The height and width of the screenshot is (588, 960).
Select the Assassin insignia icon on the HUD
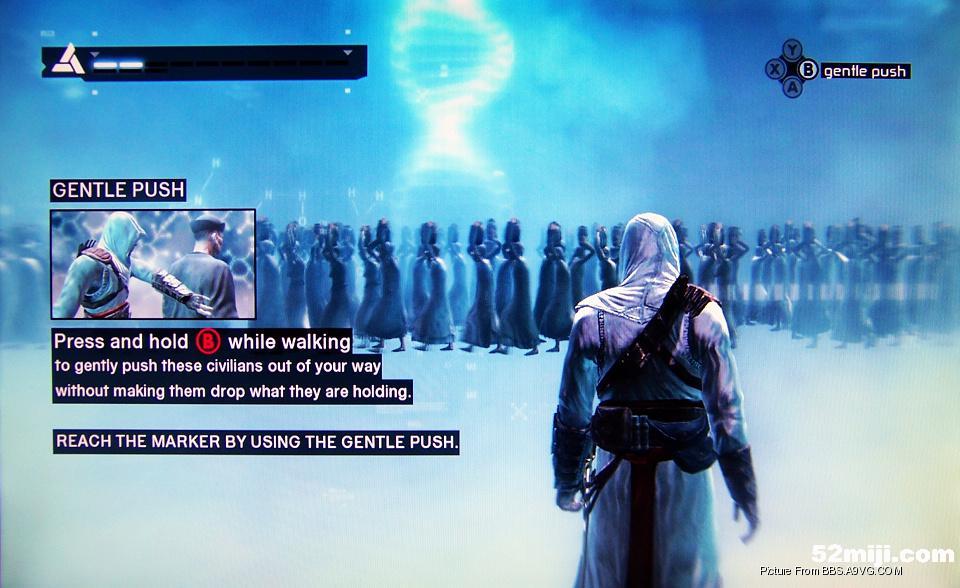tap(68, 61)
